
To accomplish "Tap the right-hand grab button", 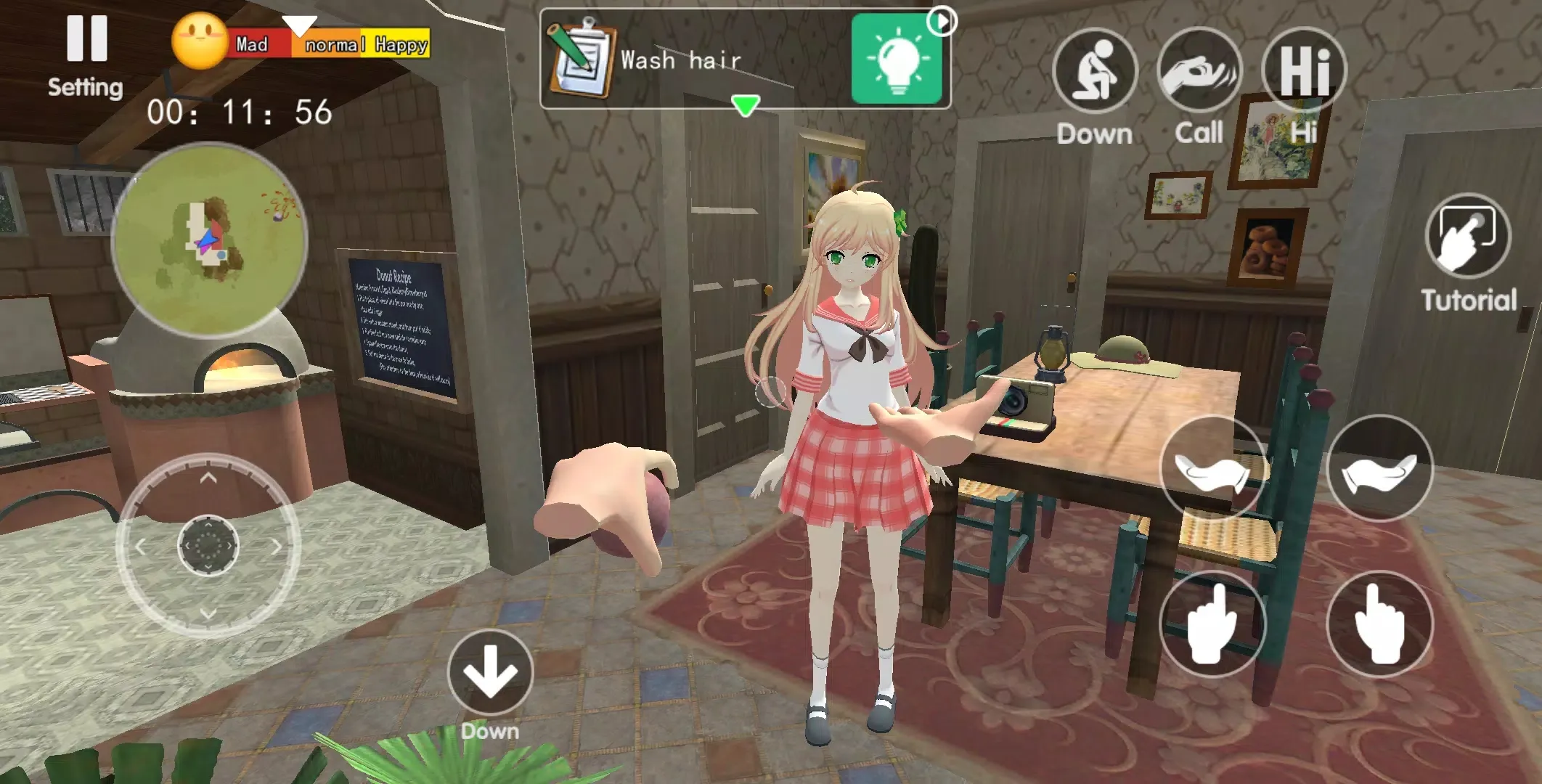I will point(1379,470).
